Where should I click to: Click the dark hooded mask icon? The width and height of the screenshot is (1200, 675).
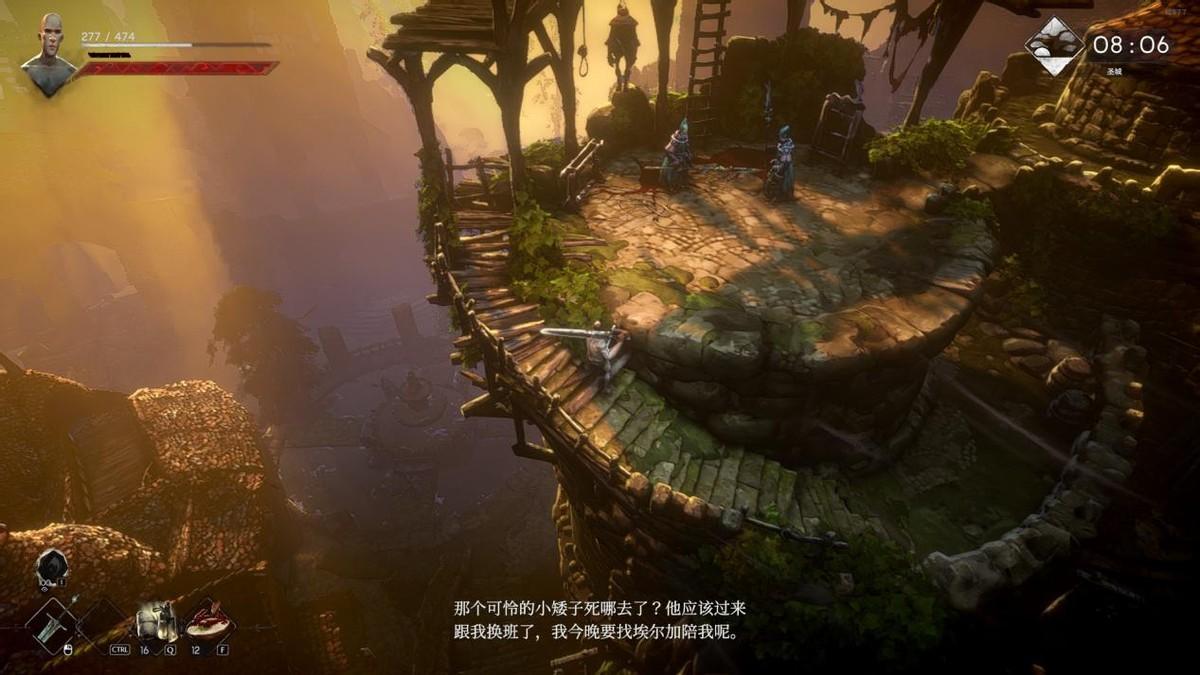tap(51, 568)
